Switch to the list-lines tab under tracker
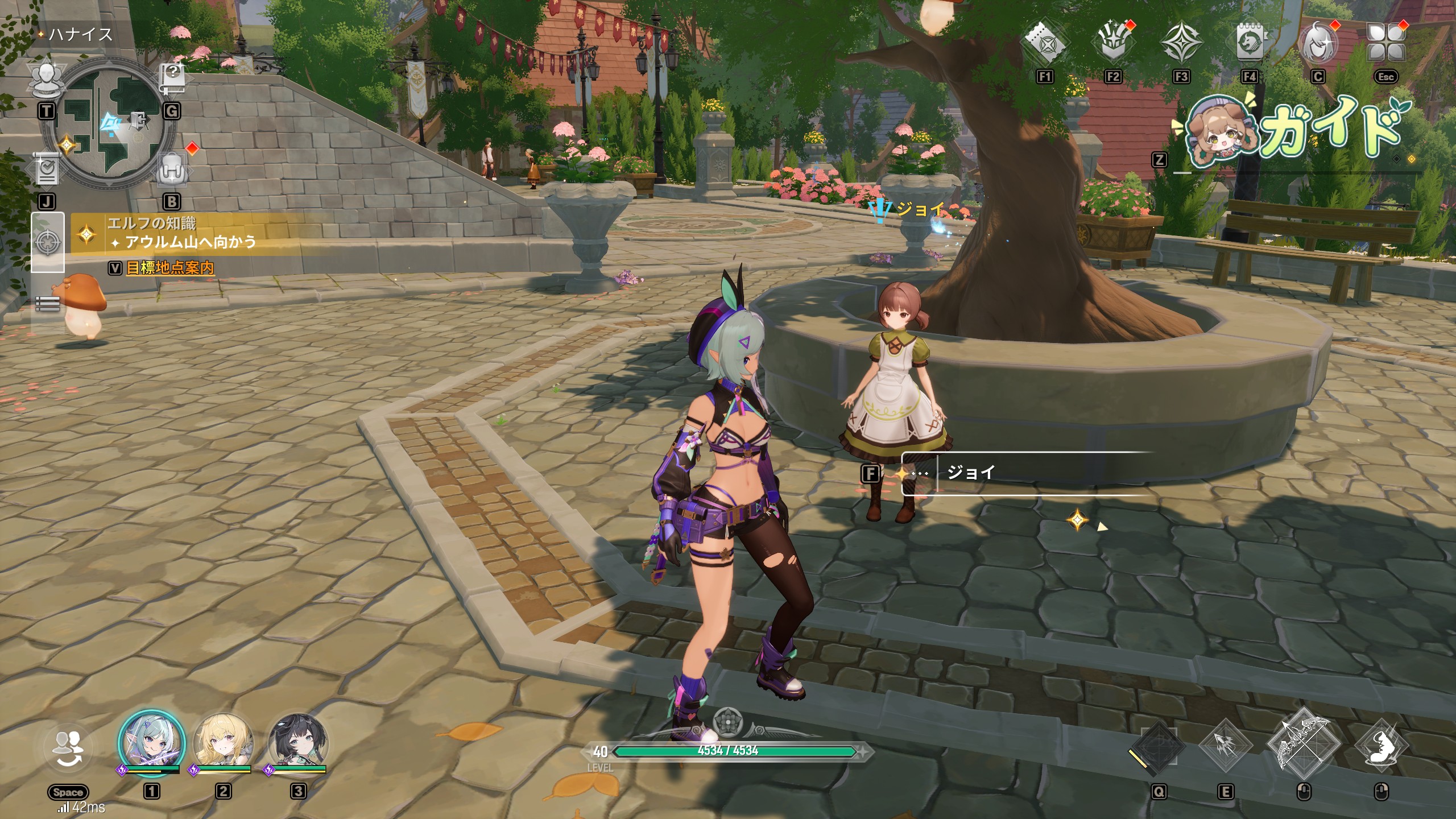This screenshot has width=1456, height=819. point(47,304)
